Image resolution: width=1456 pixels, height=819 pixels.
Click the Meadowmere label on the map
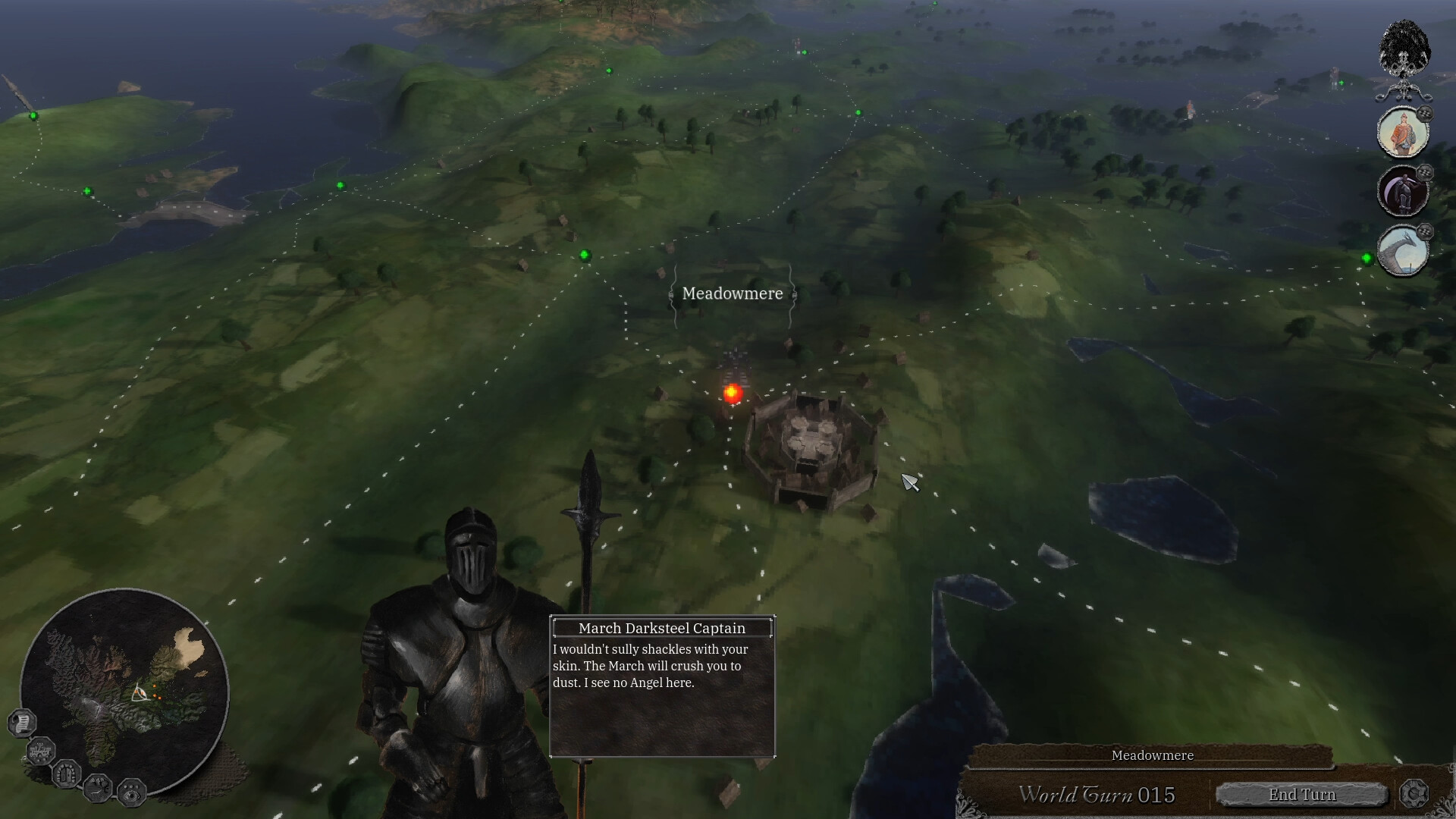point(731,293)
